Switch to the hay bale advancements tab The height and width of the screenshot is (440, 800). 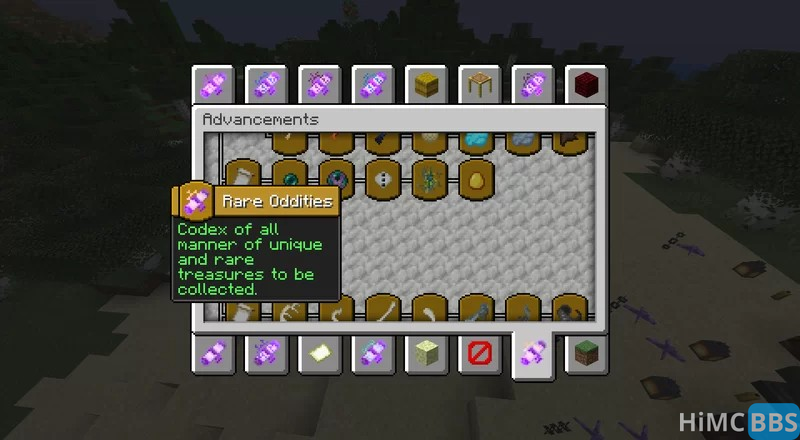427,84
